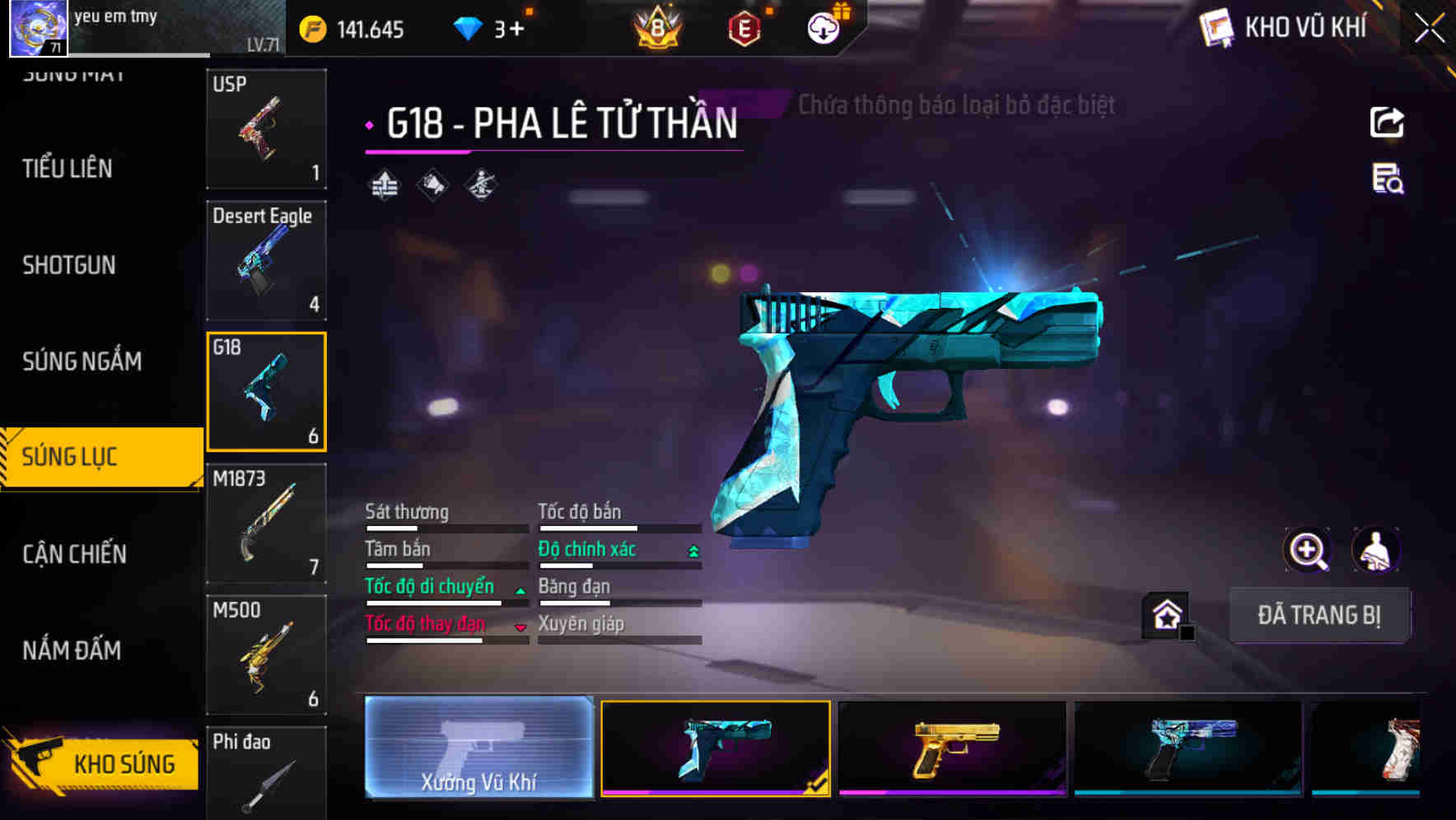
Task: Click the share weapon icon top right
Action: [1386, 122]
